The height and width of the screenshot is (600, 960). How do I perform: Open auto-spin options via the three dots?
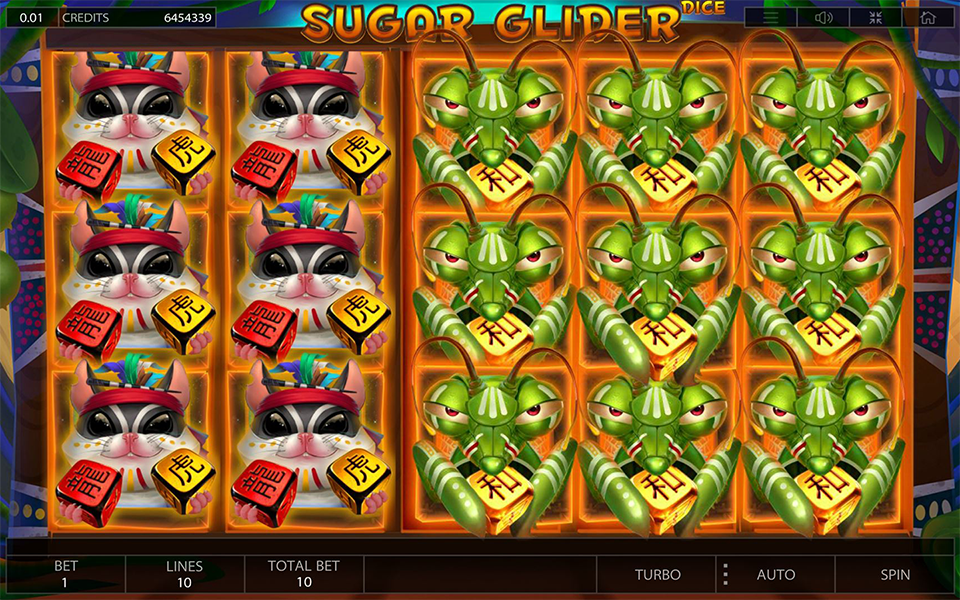(726, 575)
